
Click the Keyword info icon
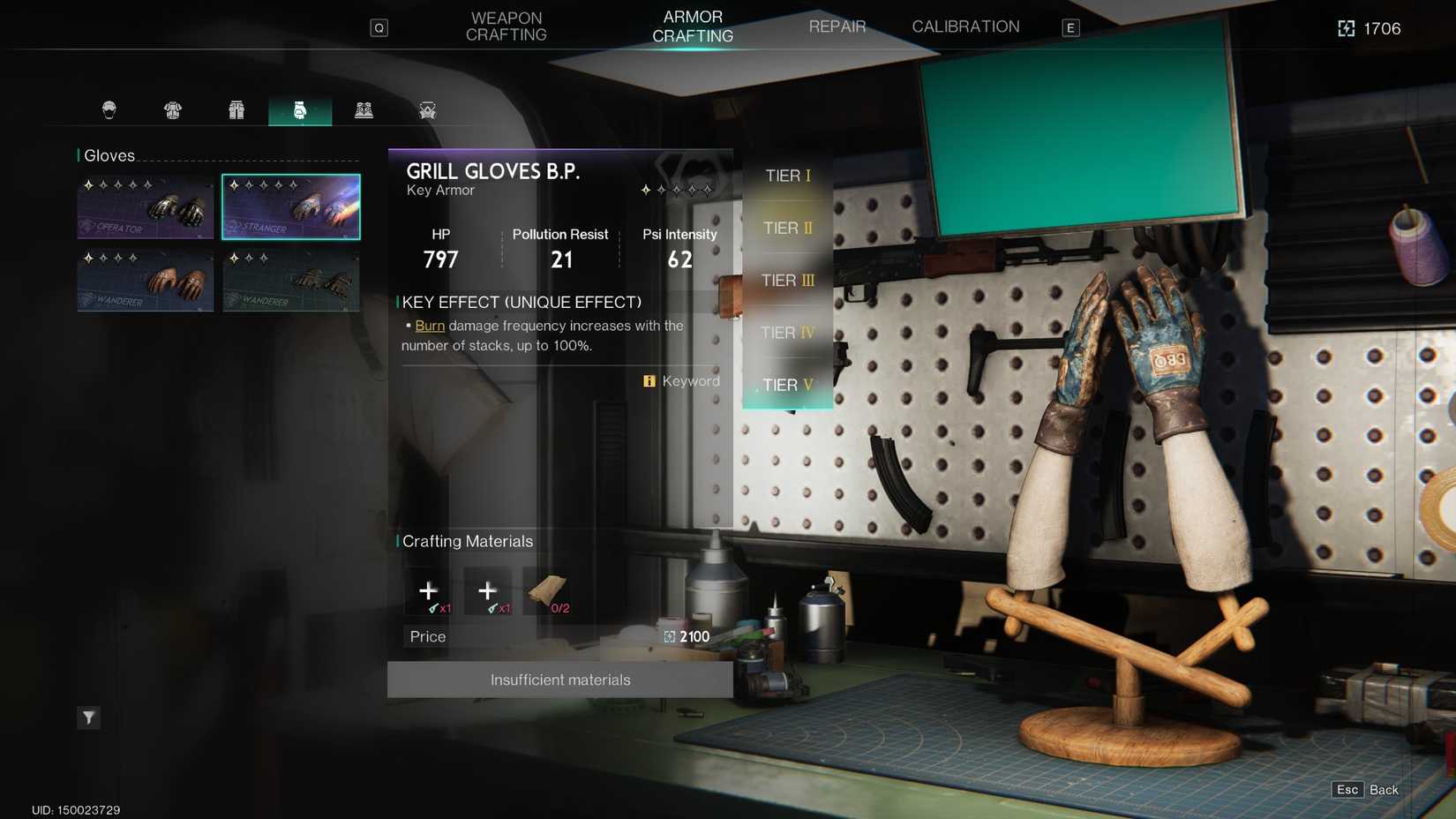pyautogui.click(x=649, y=380)
